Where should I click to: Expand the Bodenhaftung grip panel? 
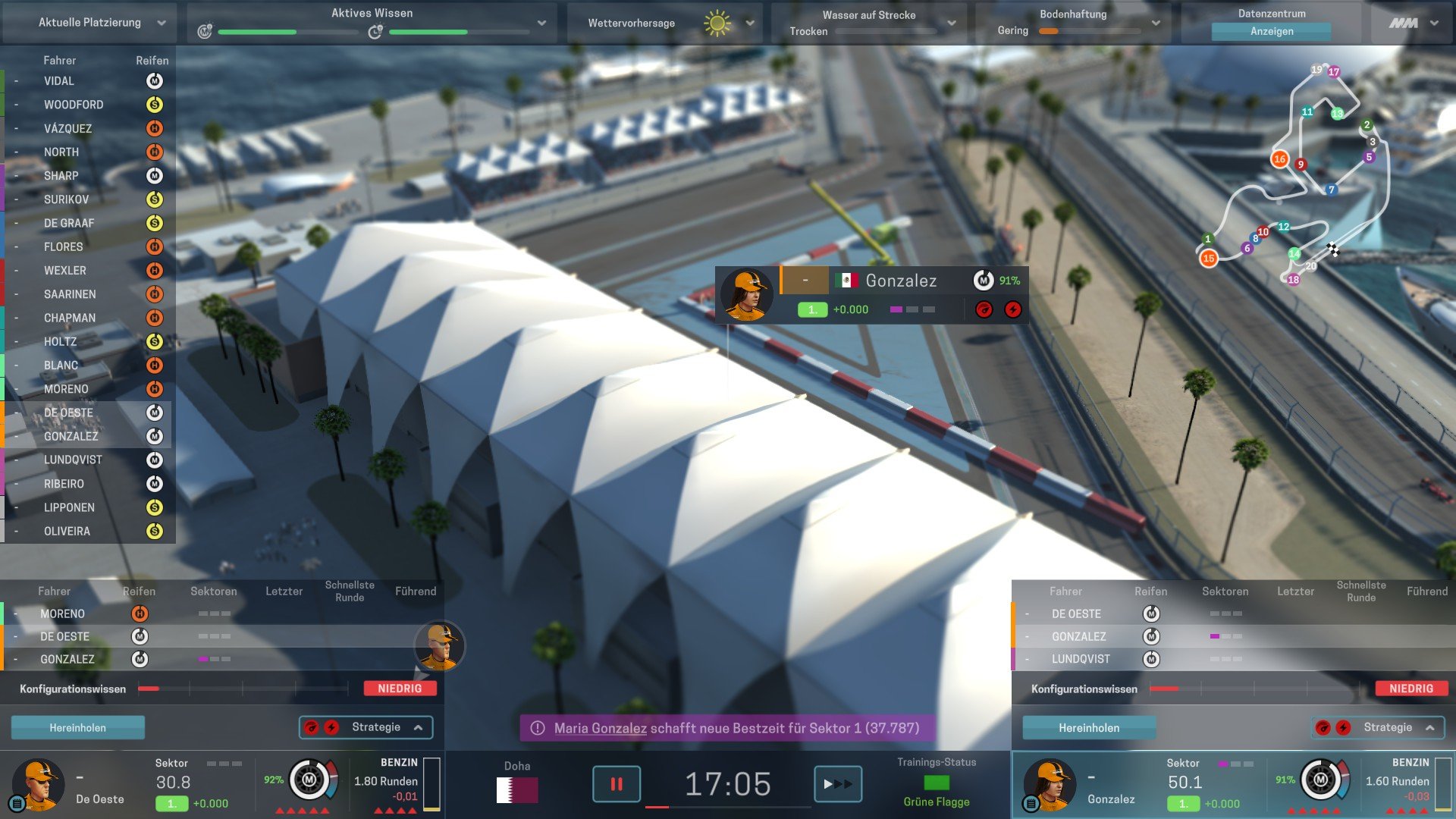(1156, 23)
